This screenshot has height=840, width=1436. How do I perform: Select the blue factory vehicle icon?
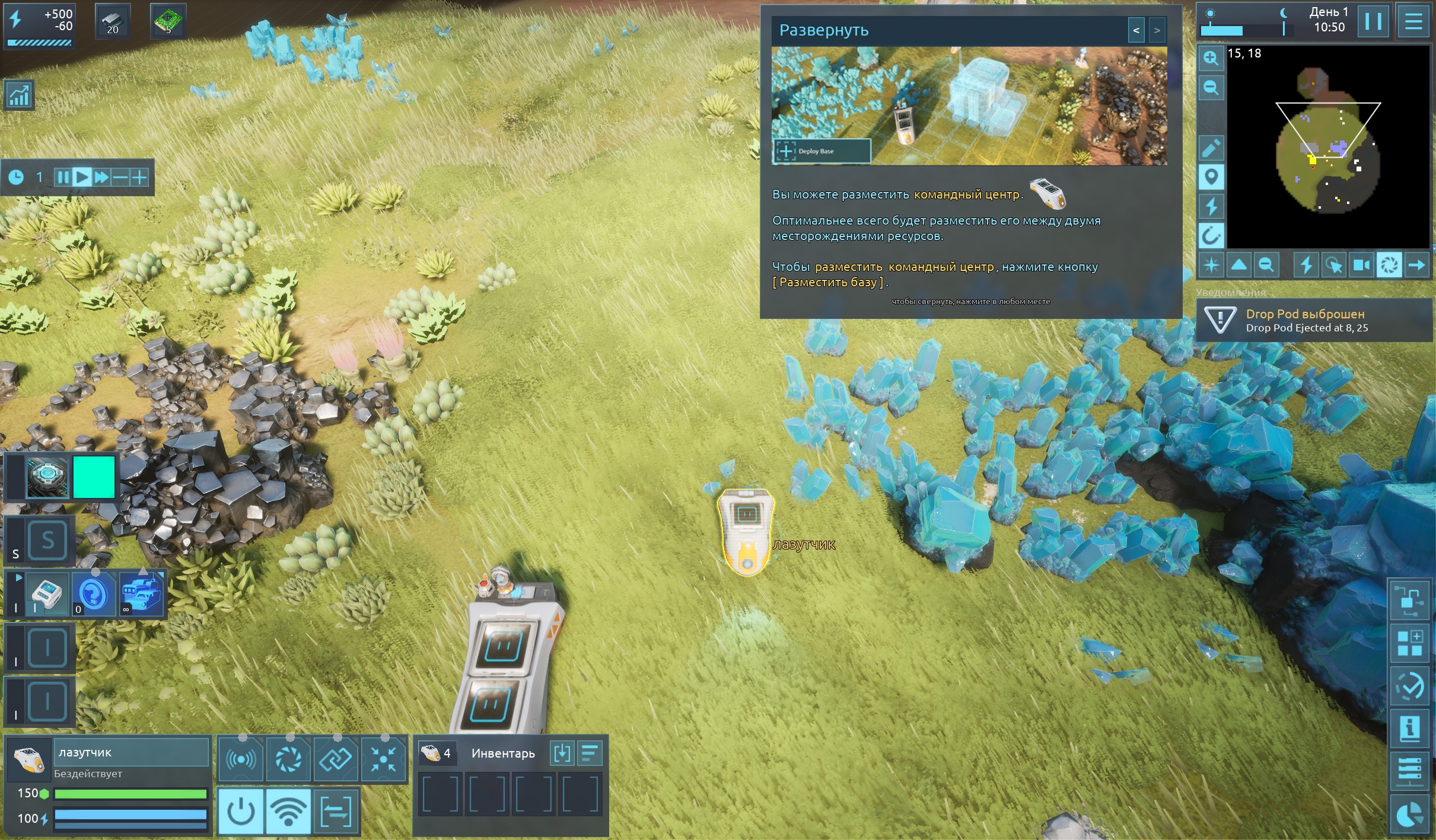141,593
